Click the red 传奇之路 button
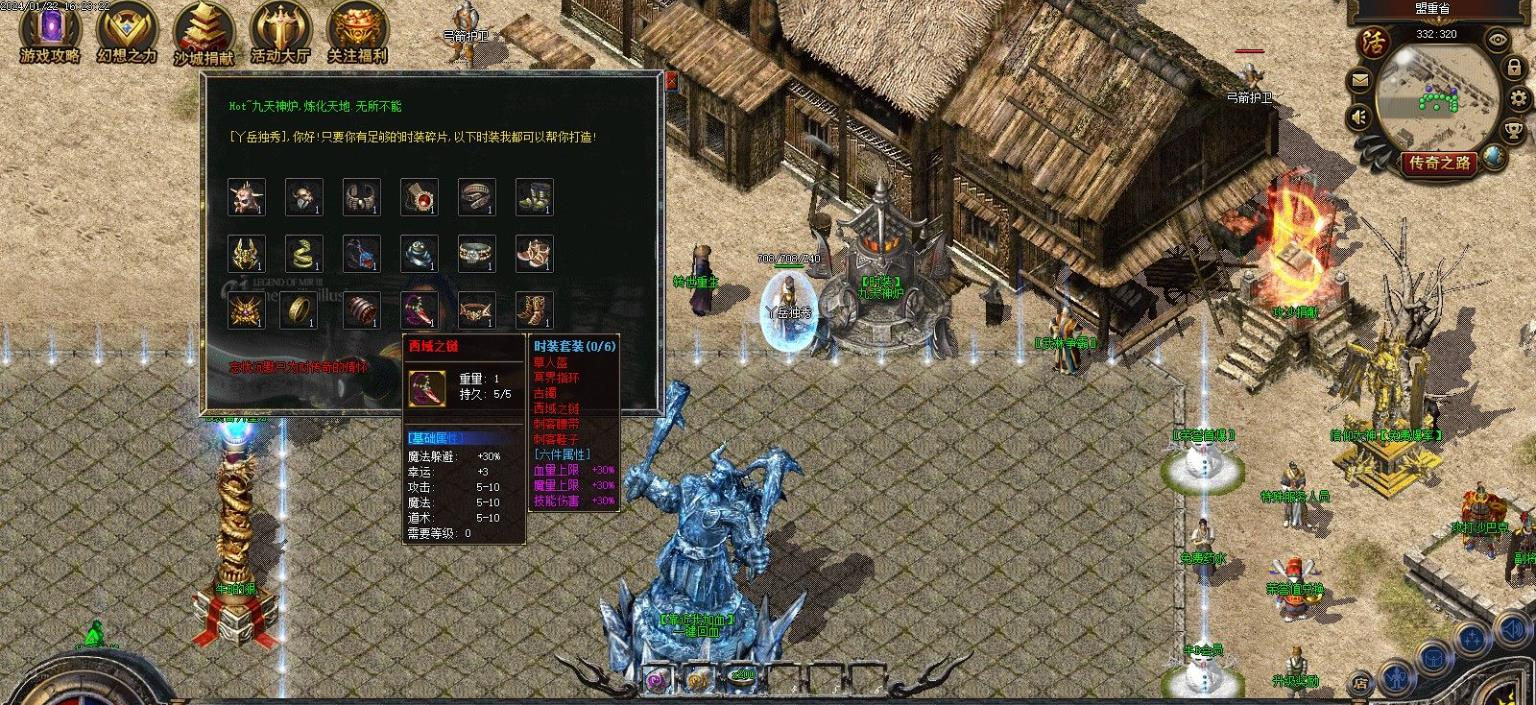 1439,162
